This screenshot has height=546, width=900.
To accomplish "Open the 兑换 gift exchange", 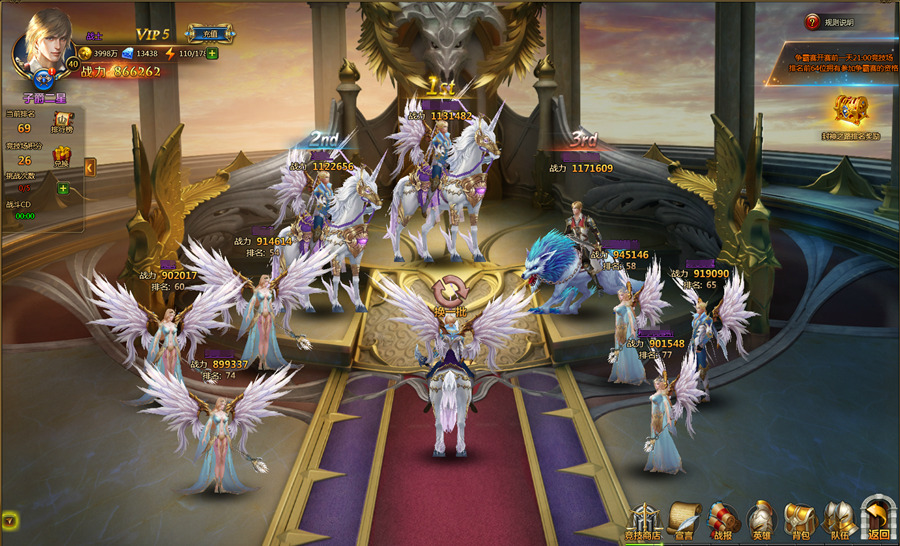I will point(60,155).
